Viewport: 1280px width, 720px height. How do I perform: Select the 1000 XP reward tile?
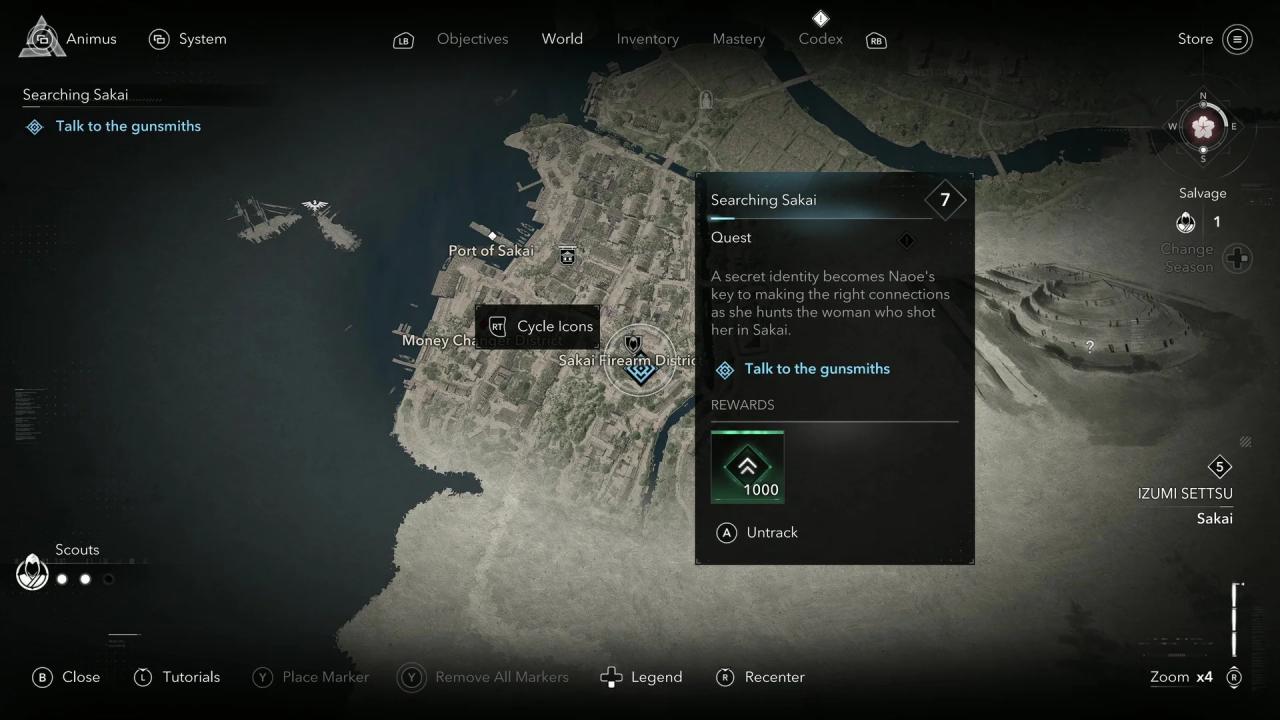pyautogui.click(x=747, y=467)
